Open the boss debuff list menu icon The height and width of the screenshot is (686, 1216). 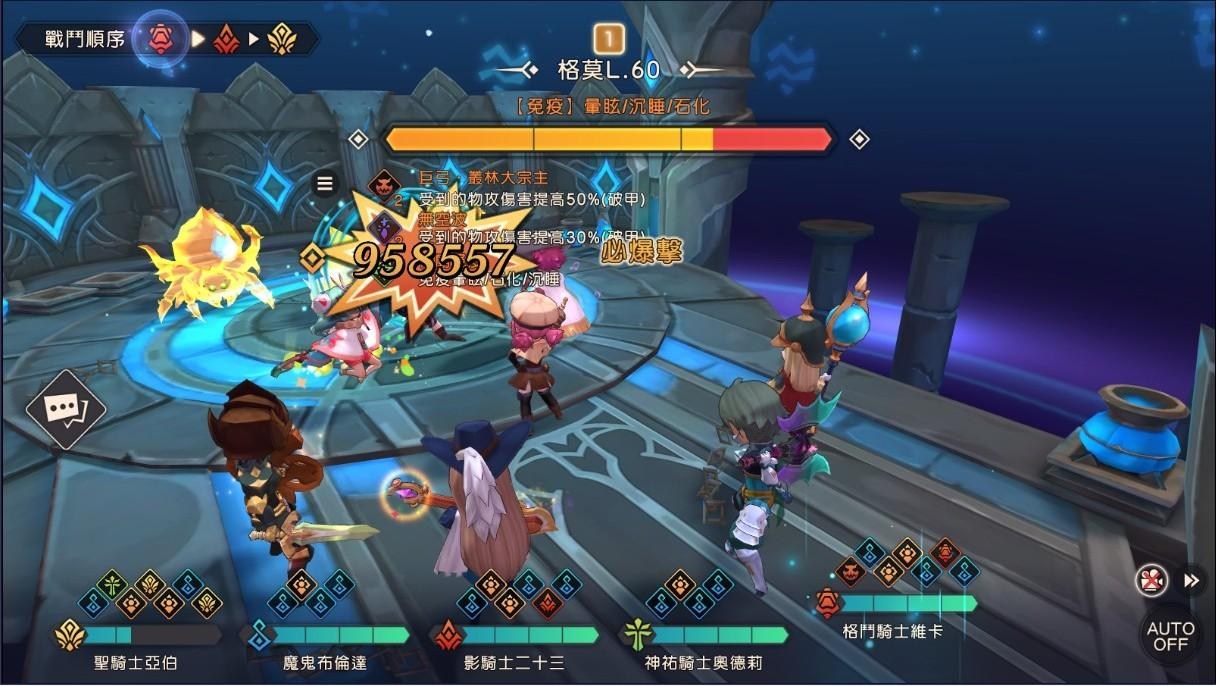(x=324, y=183)
